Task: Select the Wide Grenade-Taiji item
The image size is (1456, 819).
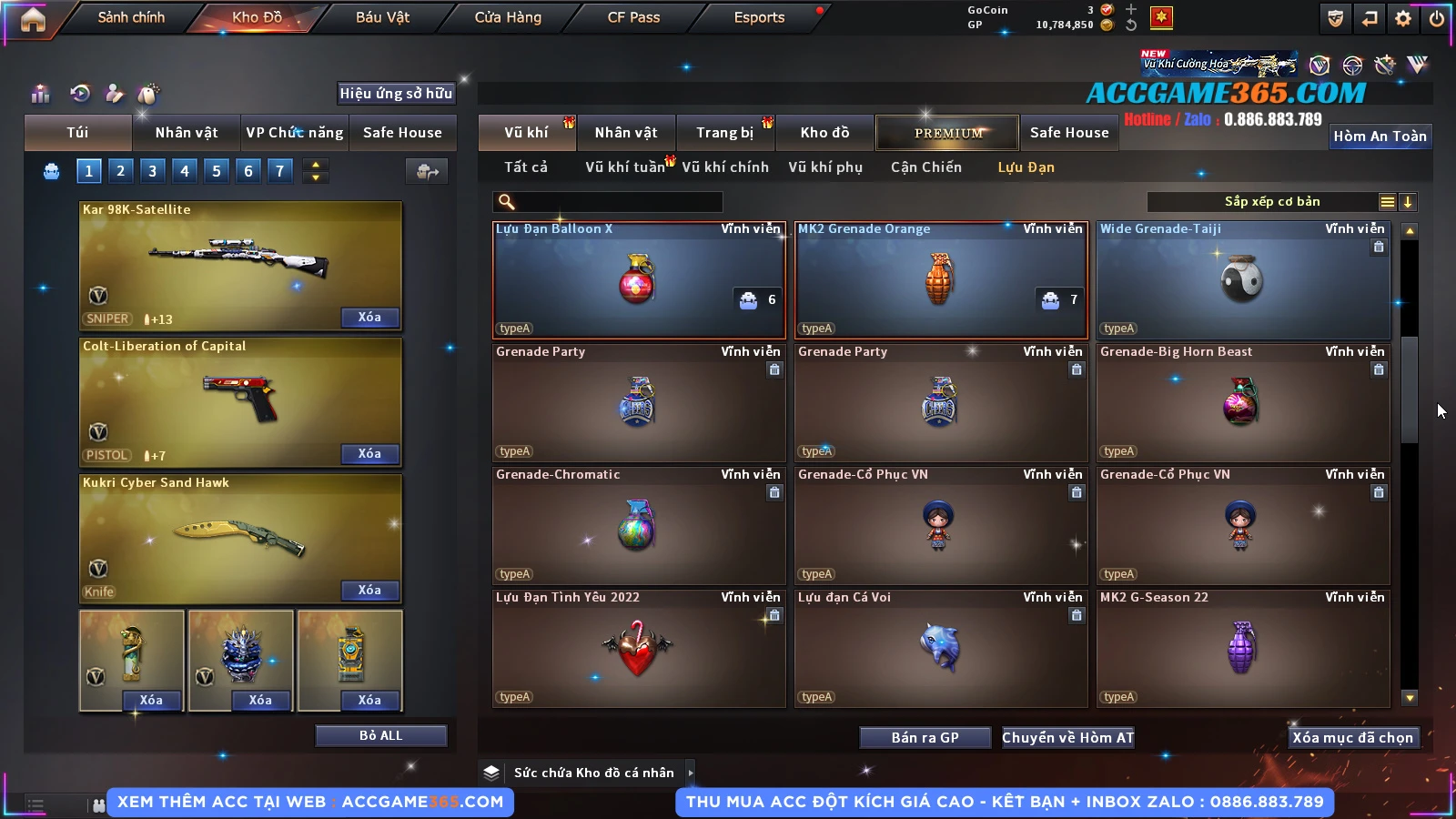Action: 1243,279
